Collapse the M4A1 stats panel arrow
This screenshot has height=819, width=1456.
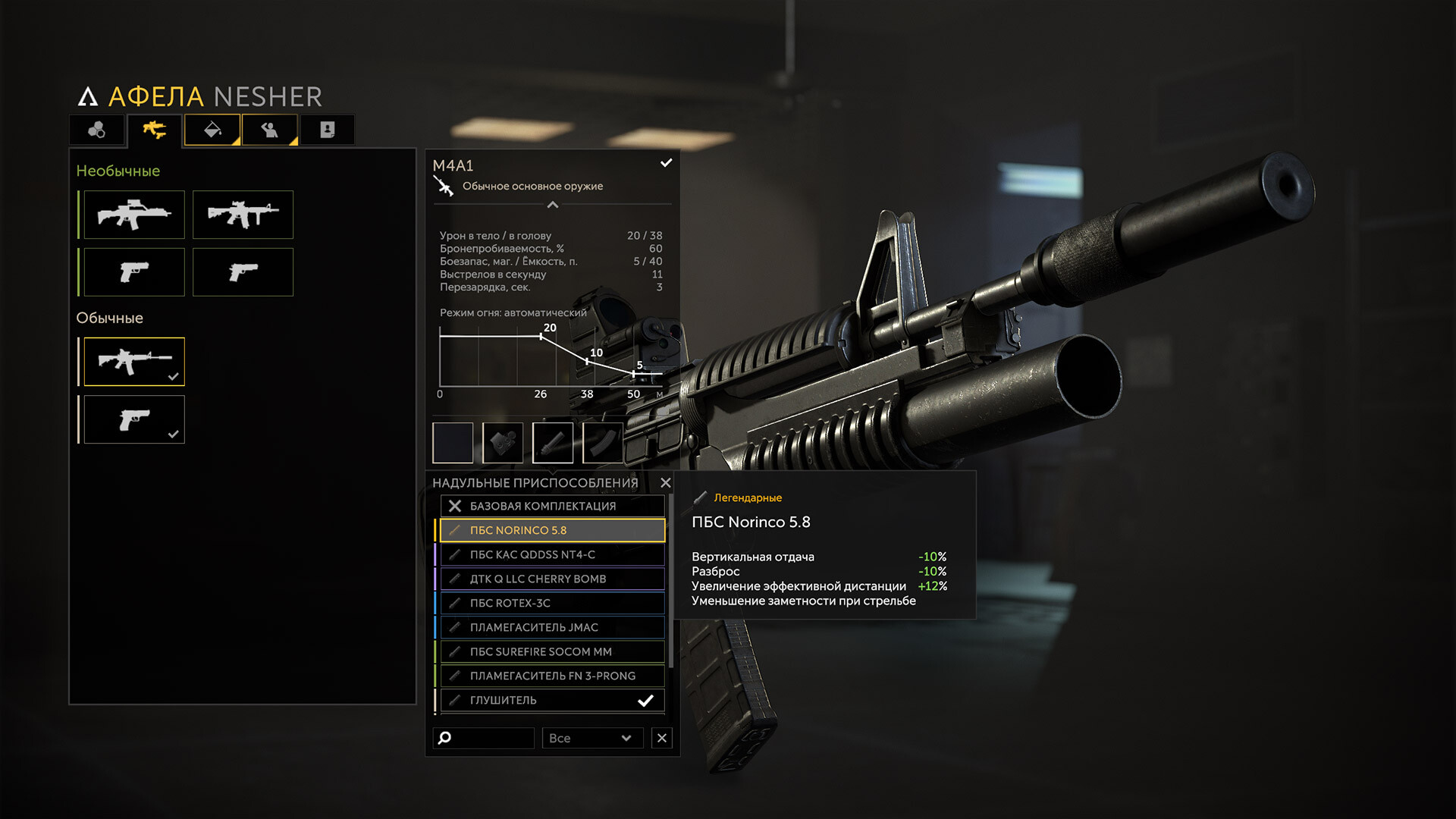[553, 205]
